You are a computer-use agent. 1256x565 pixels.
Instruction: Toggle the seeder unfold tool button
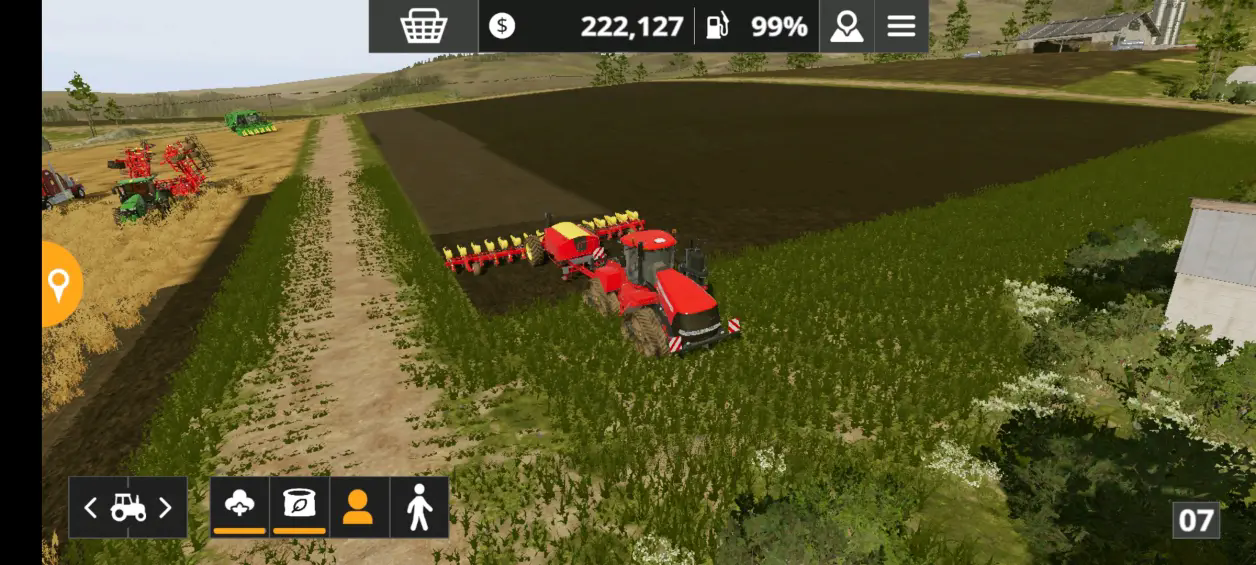pyautogui.click(x=240, y=506)
